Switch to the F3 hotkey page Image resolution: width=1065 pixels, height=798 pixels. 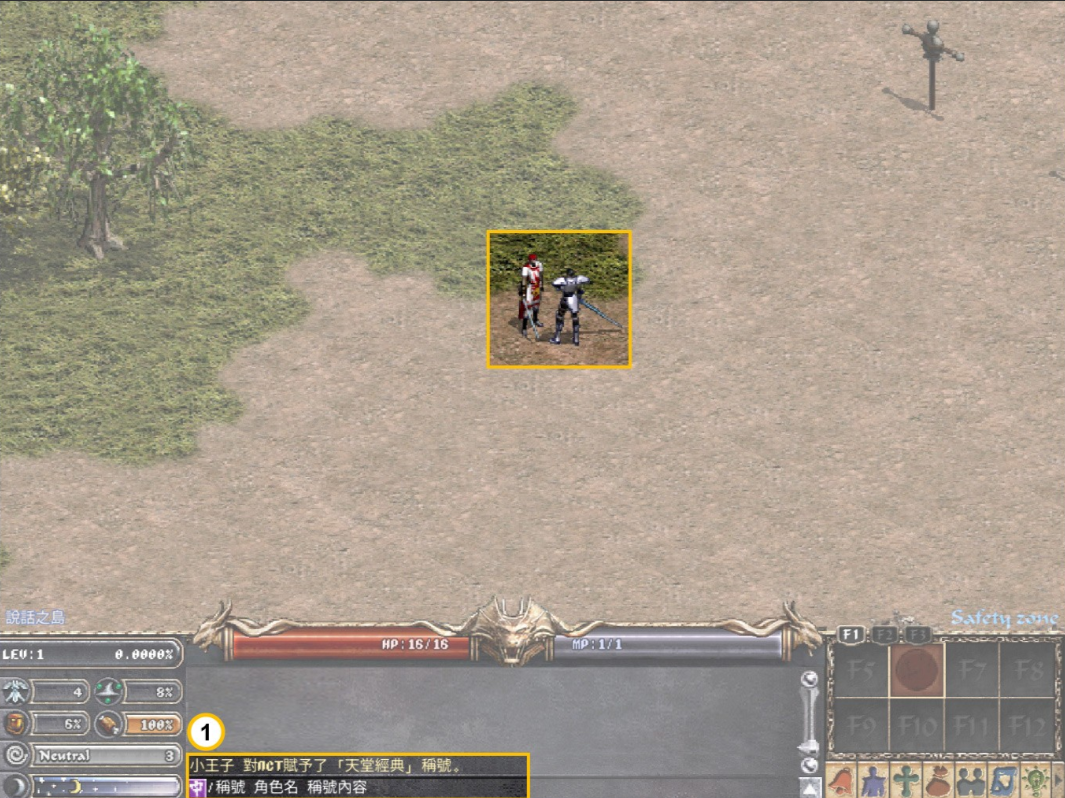click(x=919, y=634)
